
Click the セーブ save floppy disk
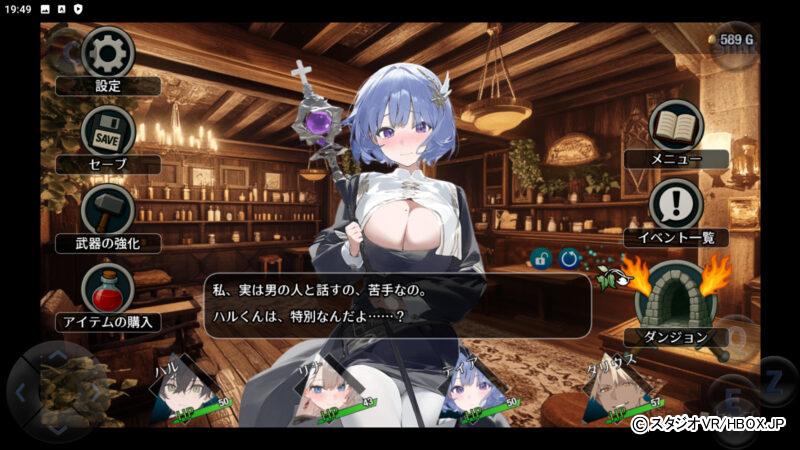coord(108,132)
